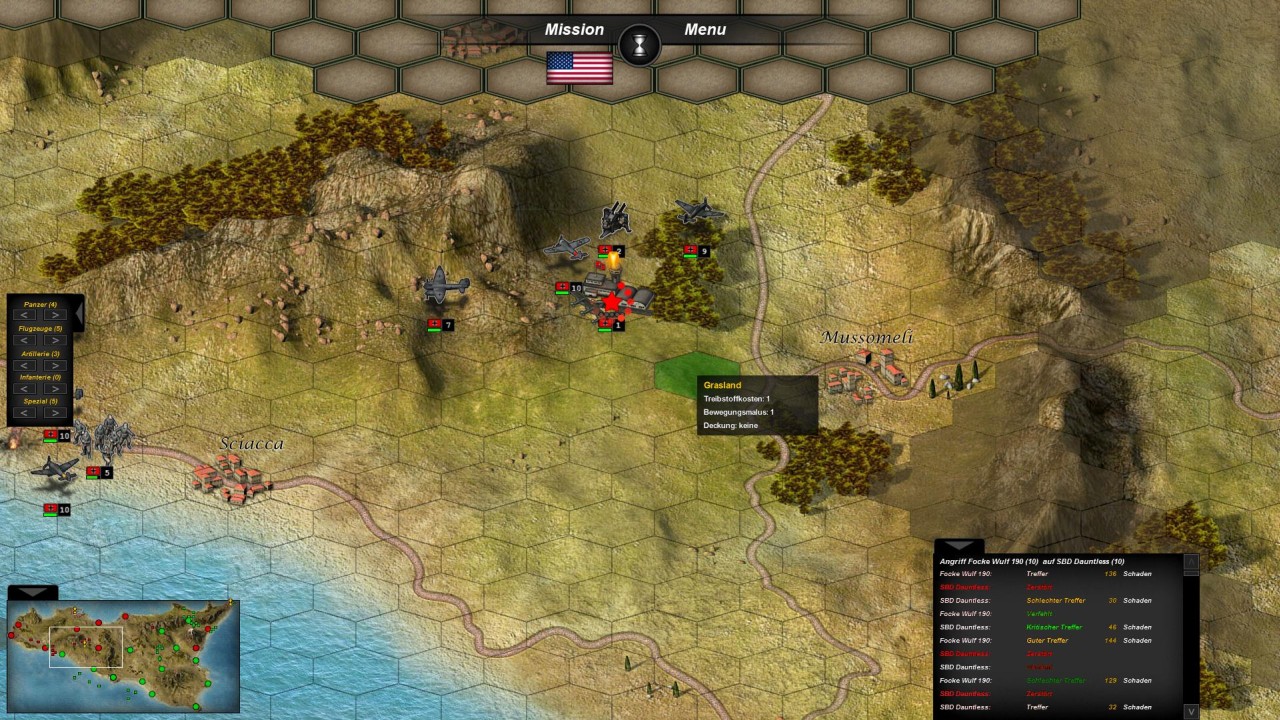Click the Sicily minimap
Viewport: 1280px width, 720px height.
123,655
